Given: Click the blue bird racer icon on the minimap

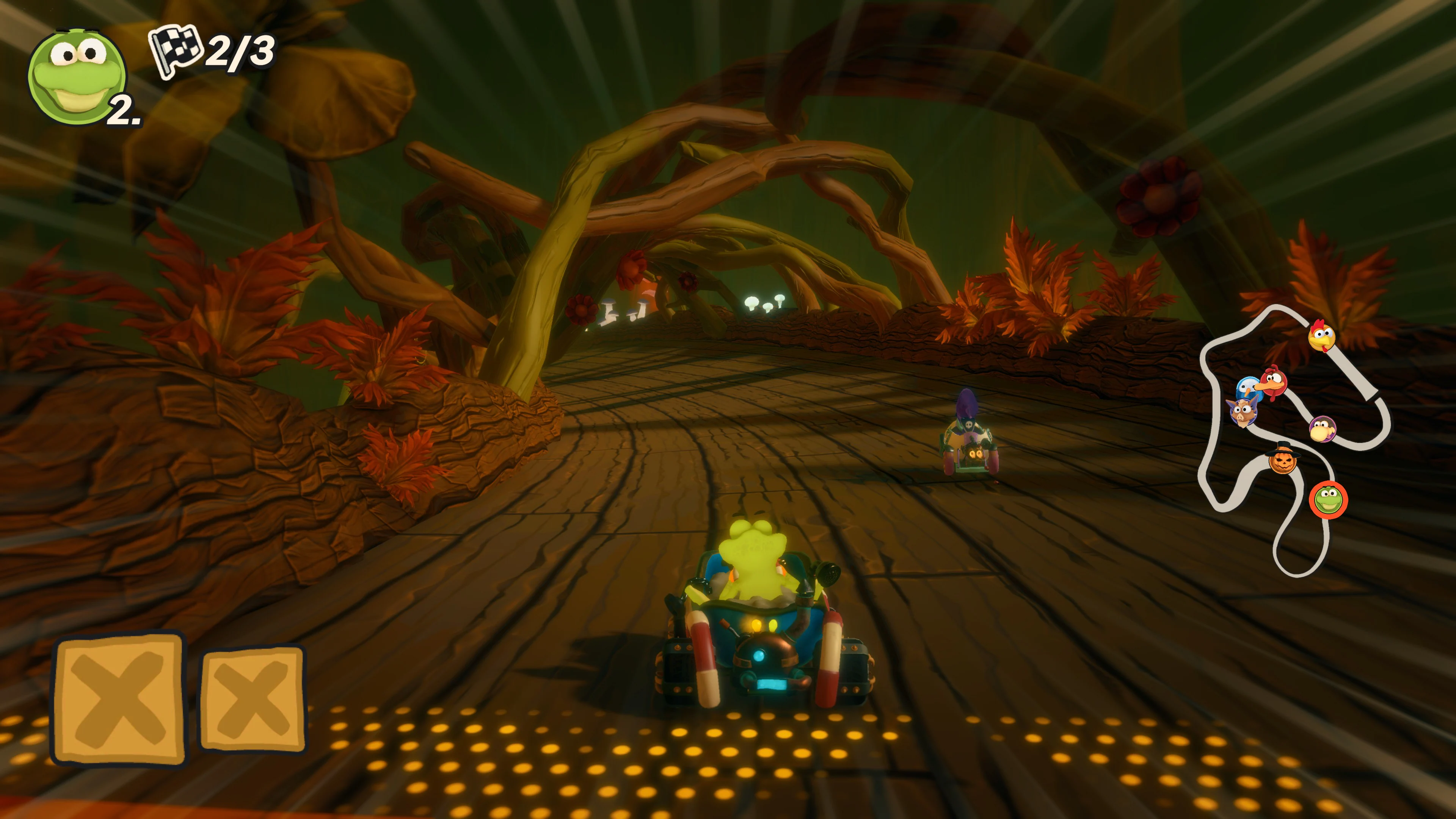Looking at the screenshot, I should click(1248, 388).
